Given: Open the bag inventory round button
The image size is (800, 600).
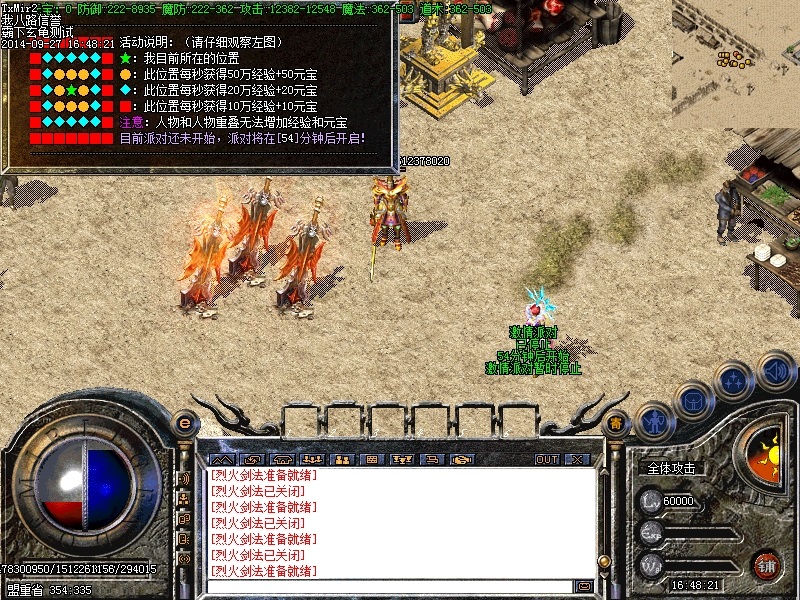Looking at the screenshot, I should pos(693,400).
